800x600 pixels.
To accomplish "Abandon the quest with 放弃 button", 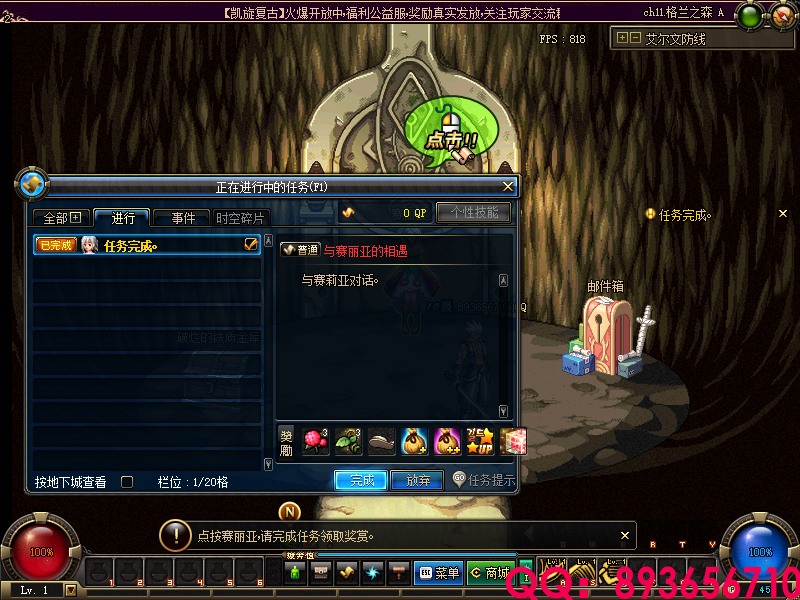I will 417,480.
